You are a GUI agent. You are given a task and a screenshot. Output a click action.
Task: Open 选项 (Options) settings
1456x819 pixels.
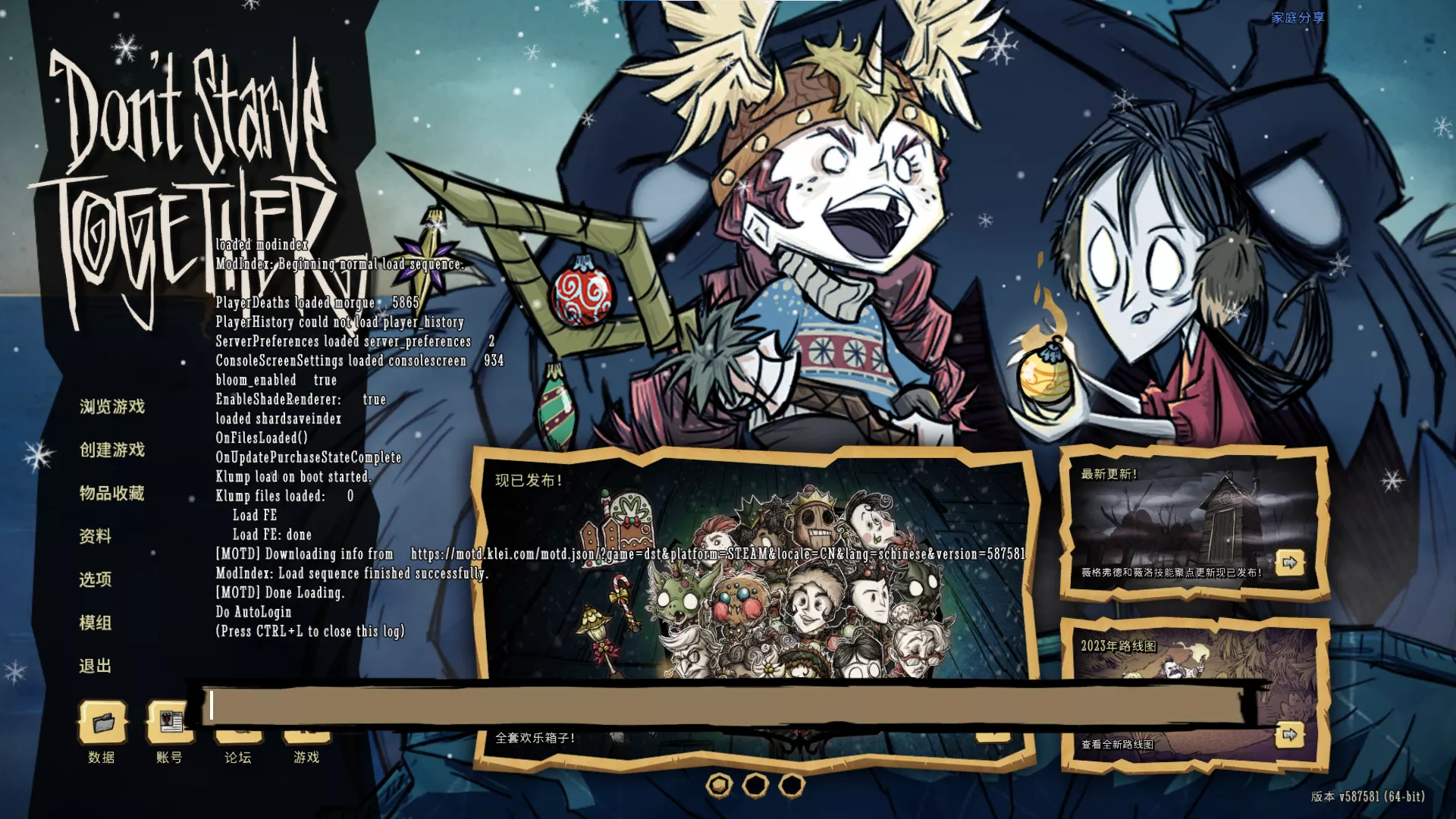tap(96, 579)
